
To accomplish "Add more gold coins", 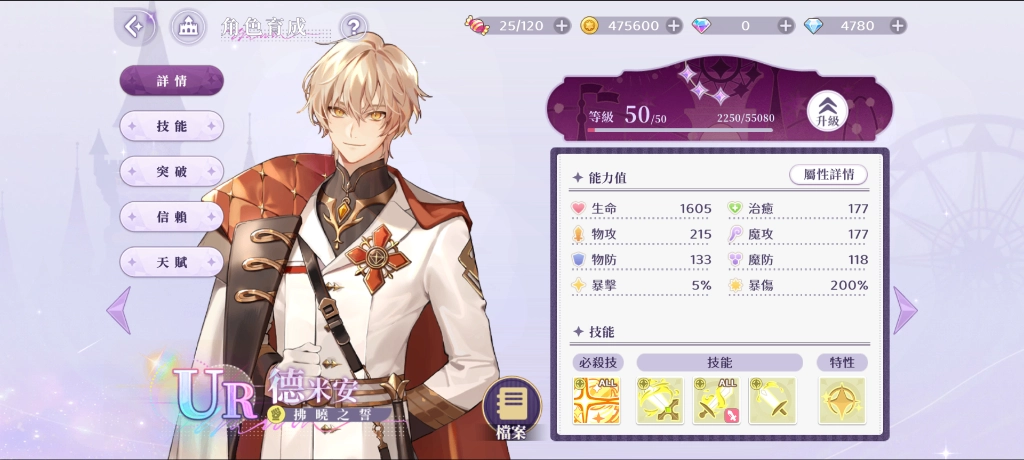I will pyautogui.click(x=673, y=26).
